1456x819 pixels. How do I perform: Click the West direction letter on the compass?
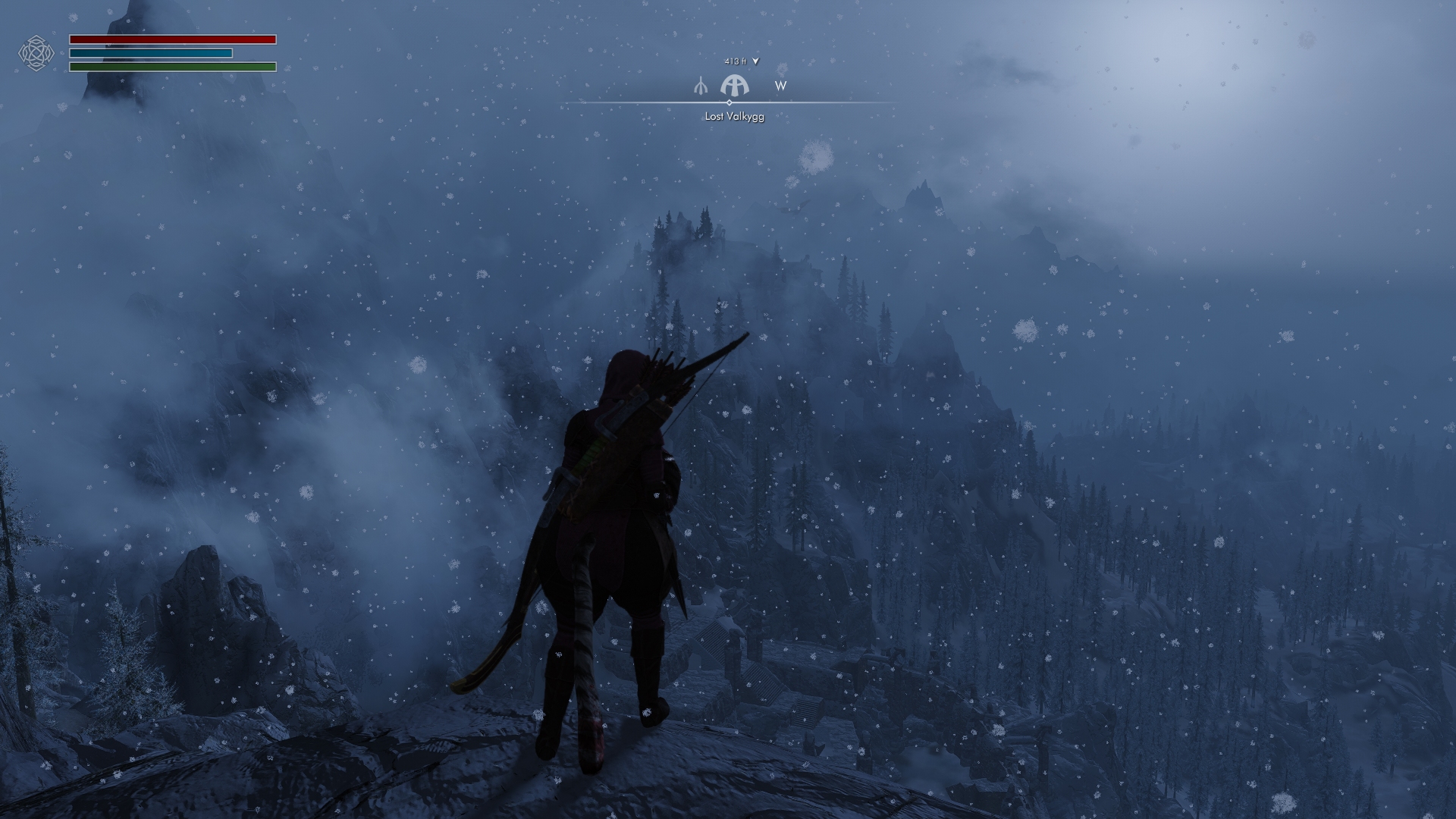[x=780, y=86]
